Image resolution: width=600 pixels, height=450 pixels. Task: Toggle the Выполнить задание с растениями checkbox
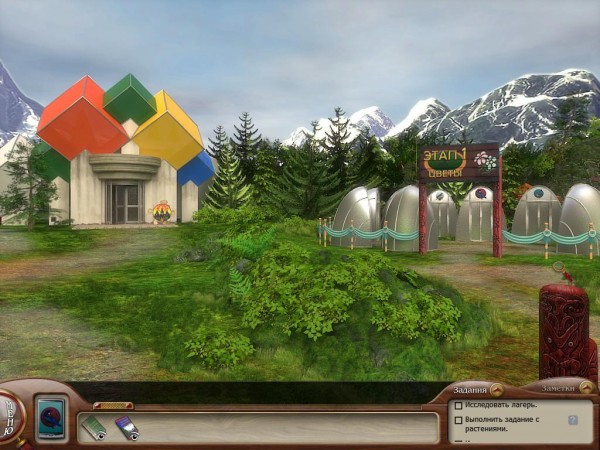tap(457, 420)
